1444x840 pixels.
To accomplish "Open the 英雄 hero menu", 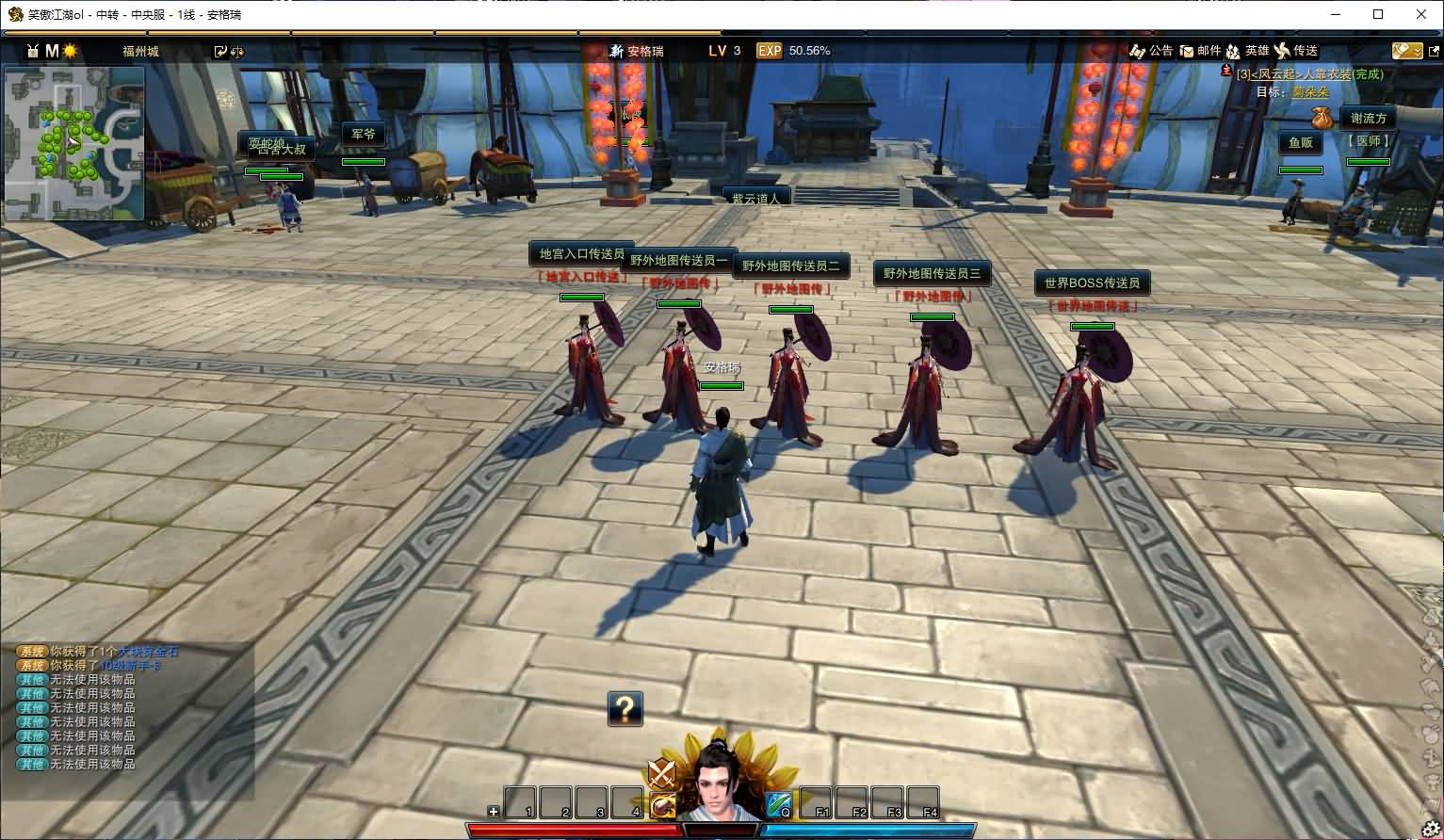I will [x=1248, y=51].
